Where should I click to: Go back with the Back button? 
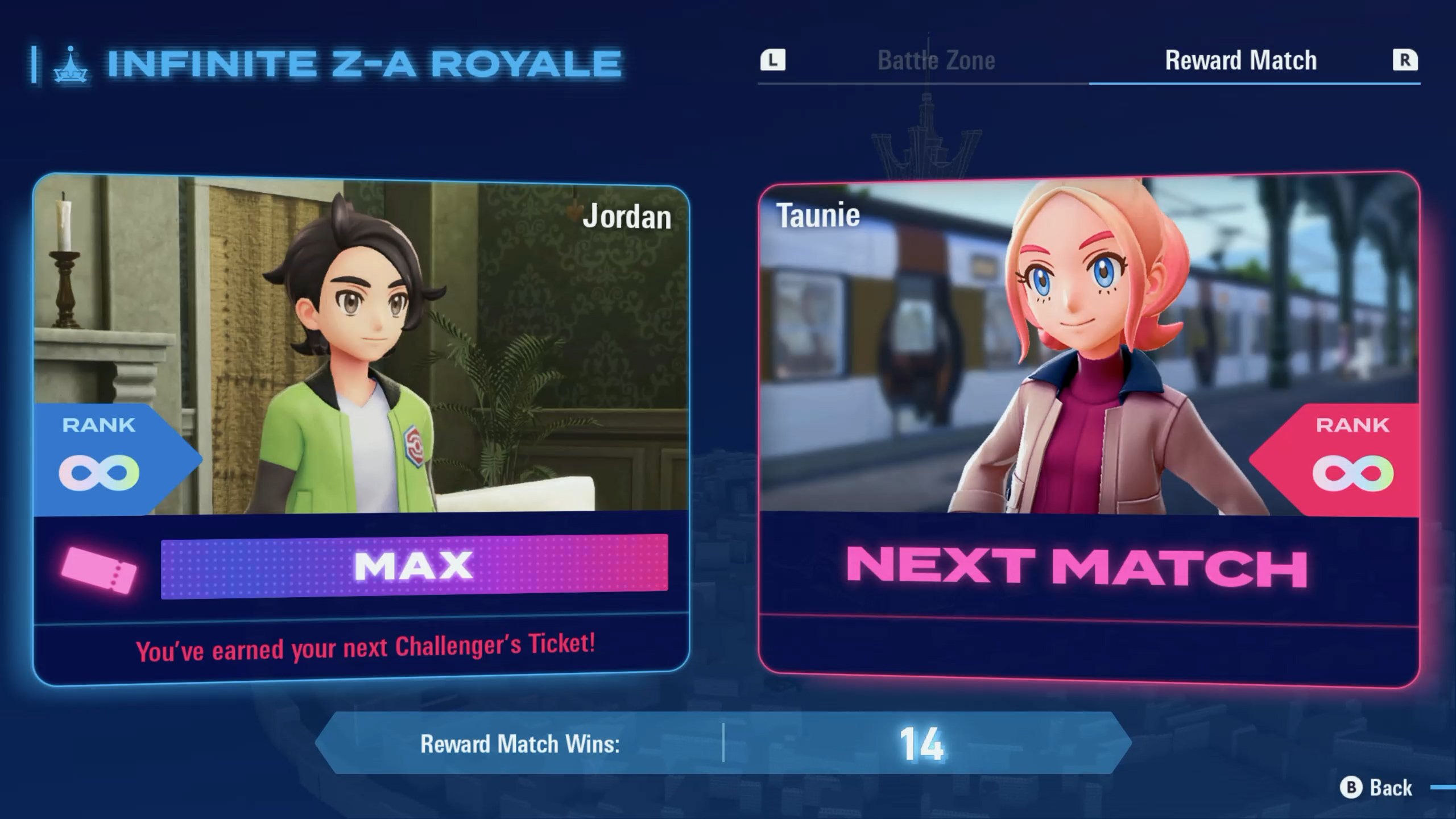point(1376,788)
